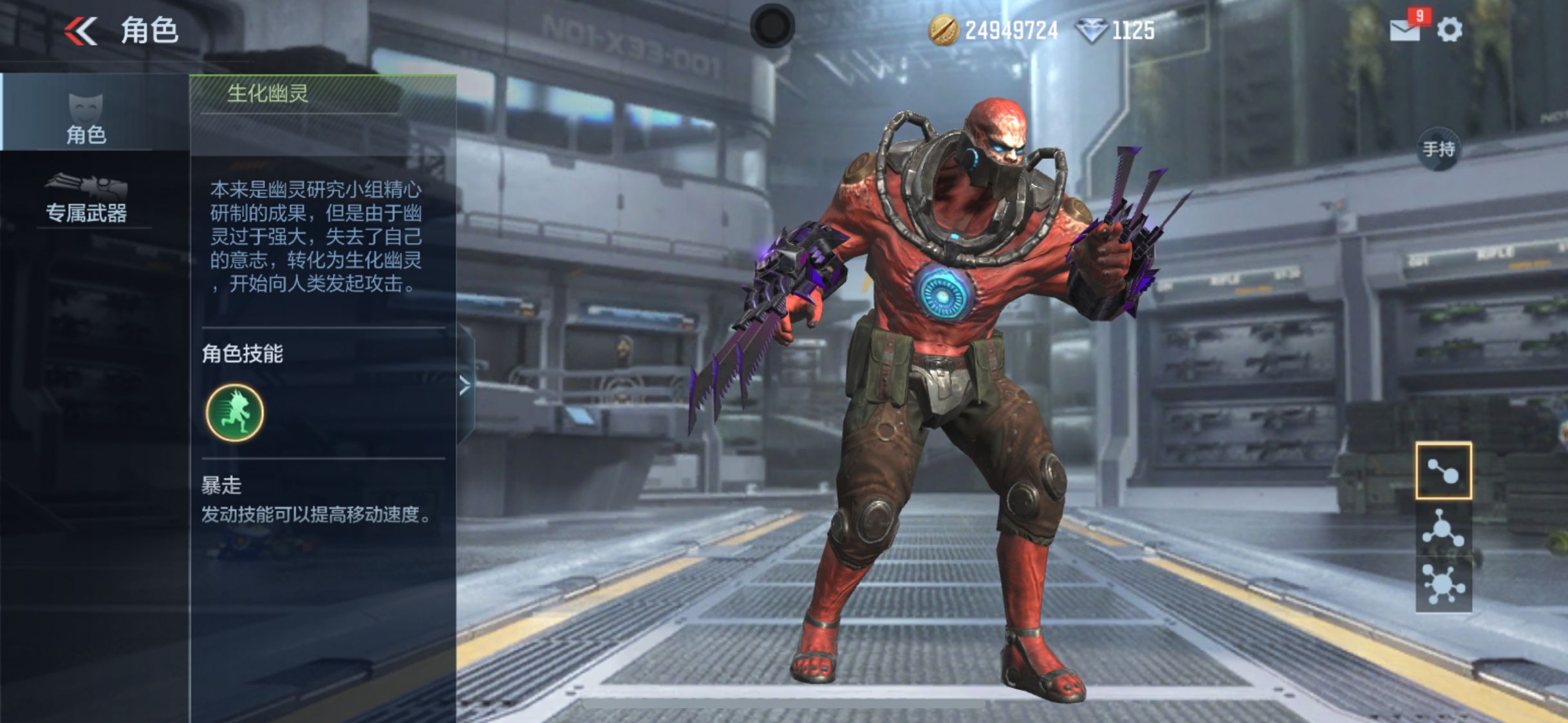The height and width of the screenshot is (723, 1568).
Task: Open the 专属武器 tab
Action: coord(86,198)
